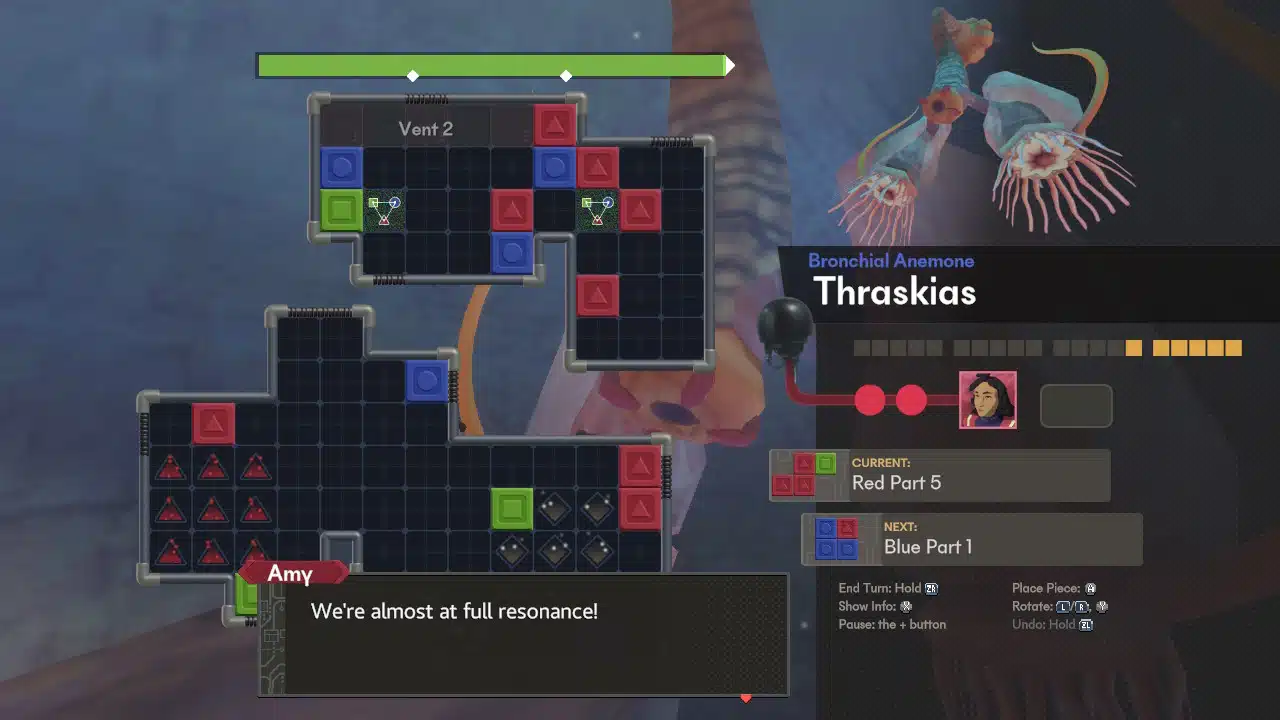1280x720 pixels.
Task: Select Amy's character portrait
Action: [988, 400]
